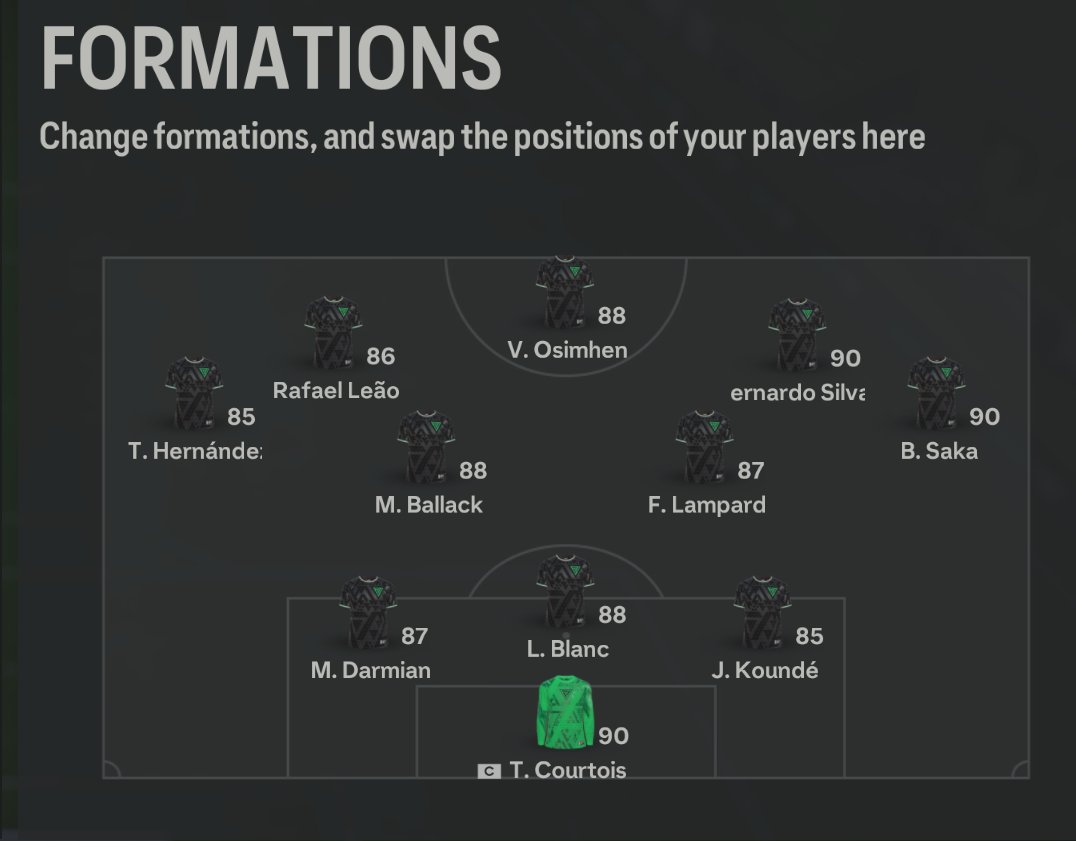Select midfielder M. Ballack
1076x841 pixels.
(427, 447)
